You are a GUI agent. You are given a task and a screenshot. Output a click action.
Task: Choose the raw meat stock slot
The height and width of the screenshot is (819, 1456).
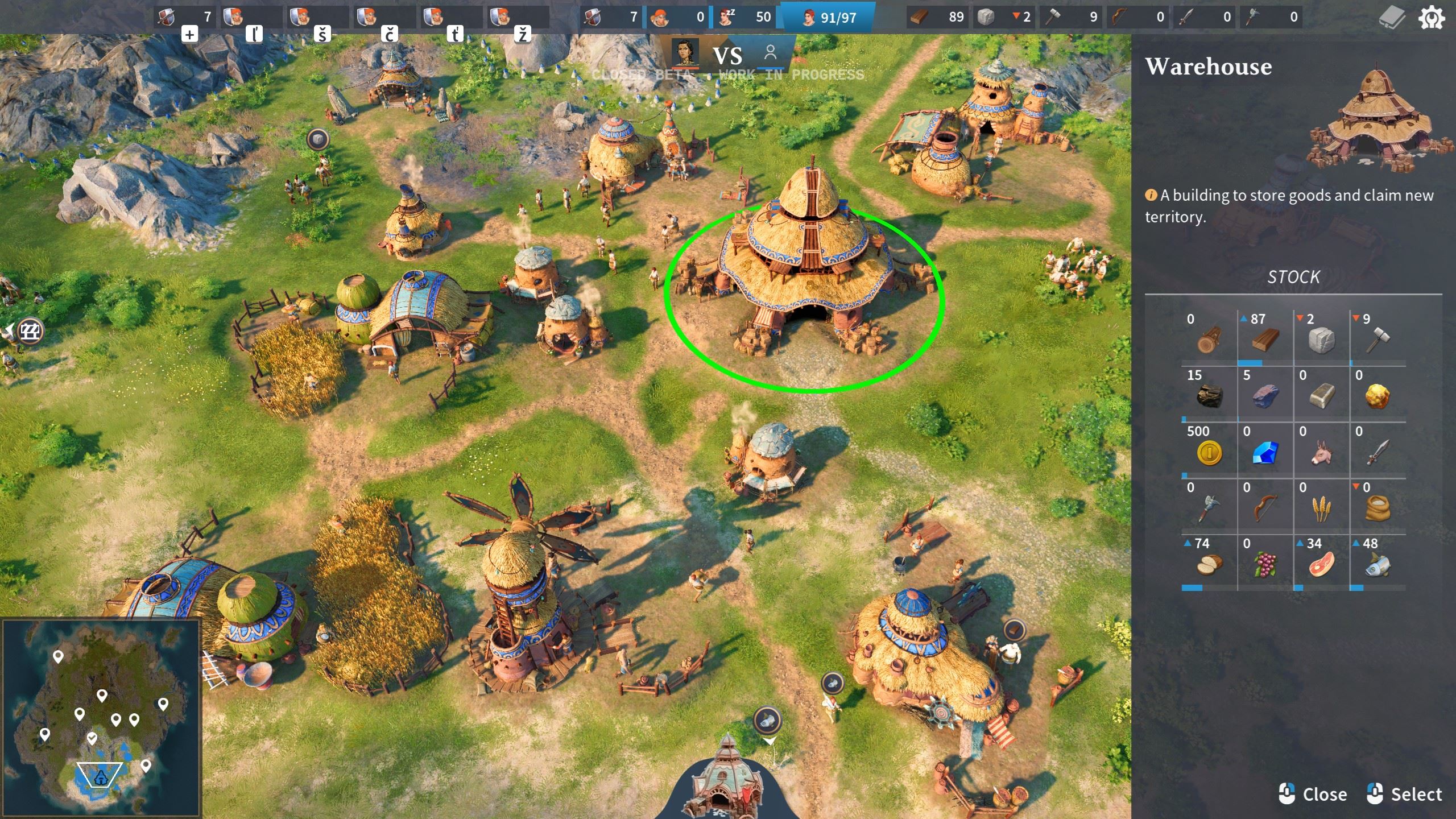tap(1321, 564)
